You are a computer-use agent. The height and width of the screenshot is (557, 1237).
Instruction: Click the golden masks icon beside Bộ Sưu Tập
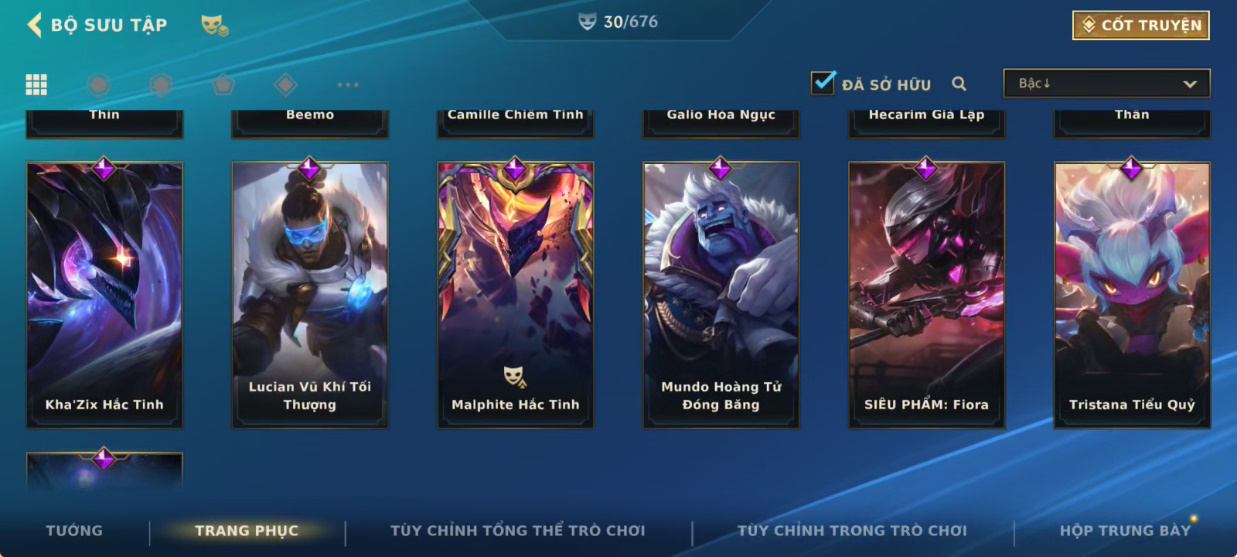pyautogui.click(x=214, y=25)
